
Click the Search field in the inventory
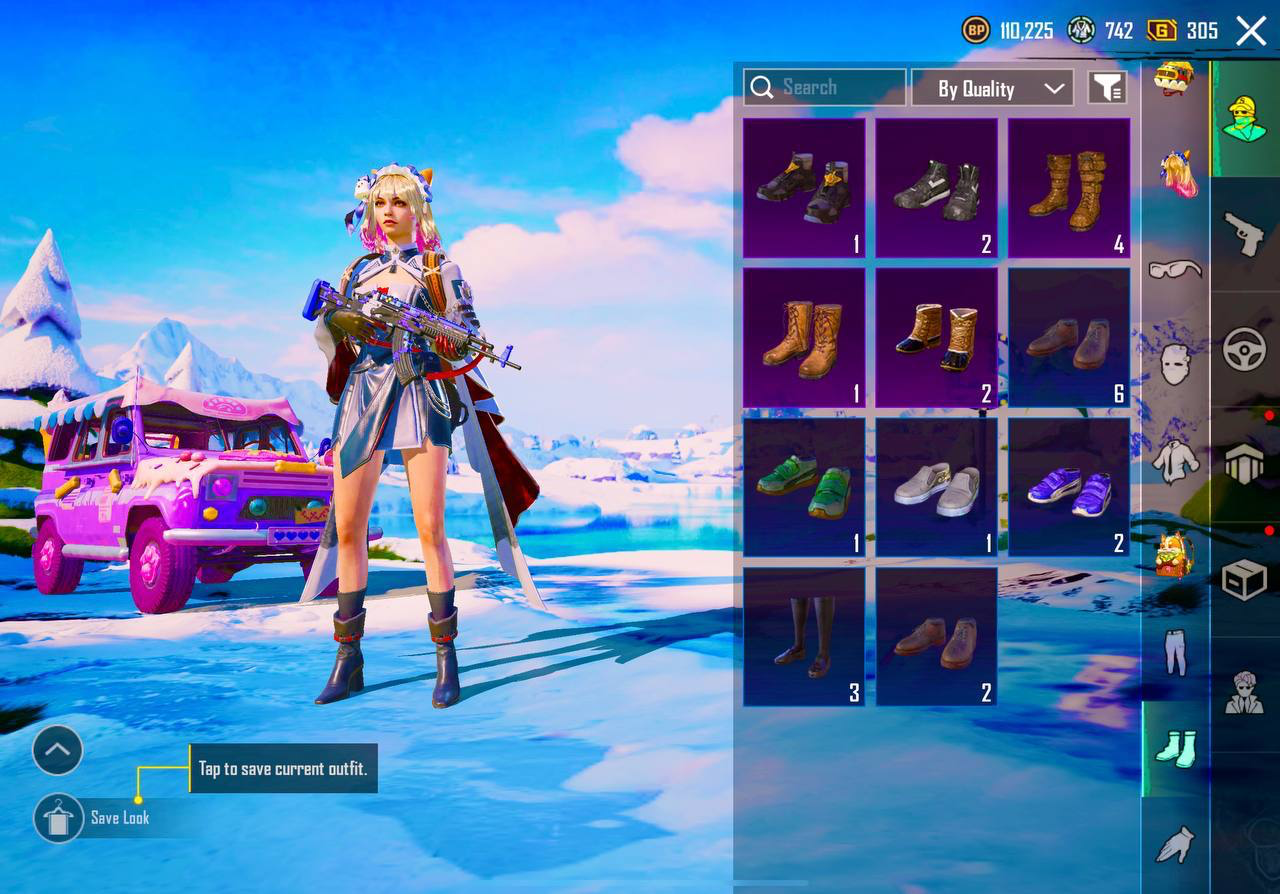coord(825,88)
